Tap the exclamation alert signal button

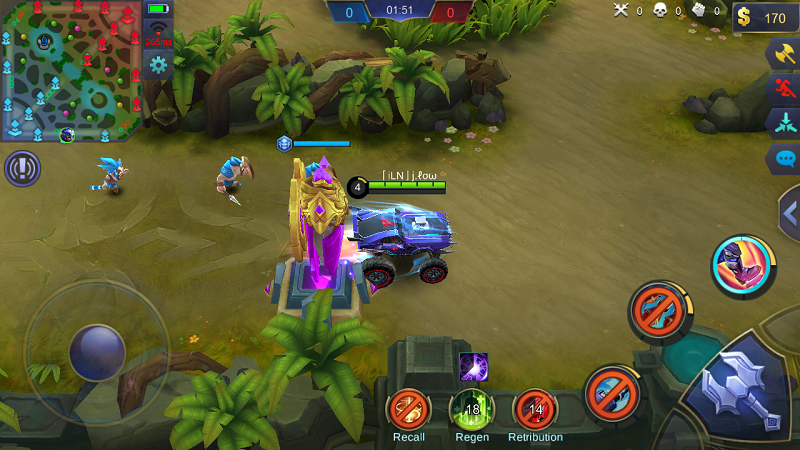(x=22, y=168)
